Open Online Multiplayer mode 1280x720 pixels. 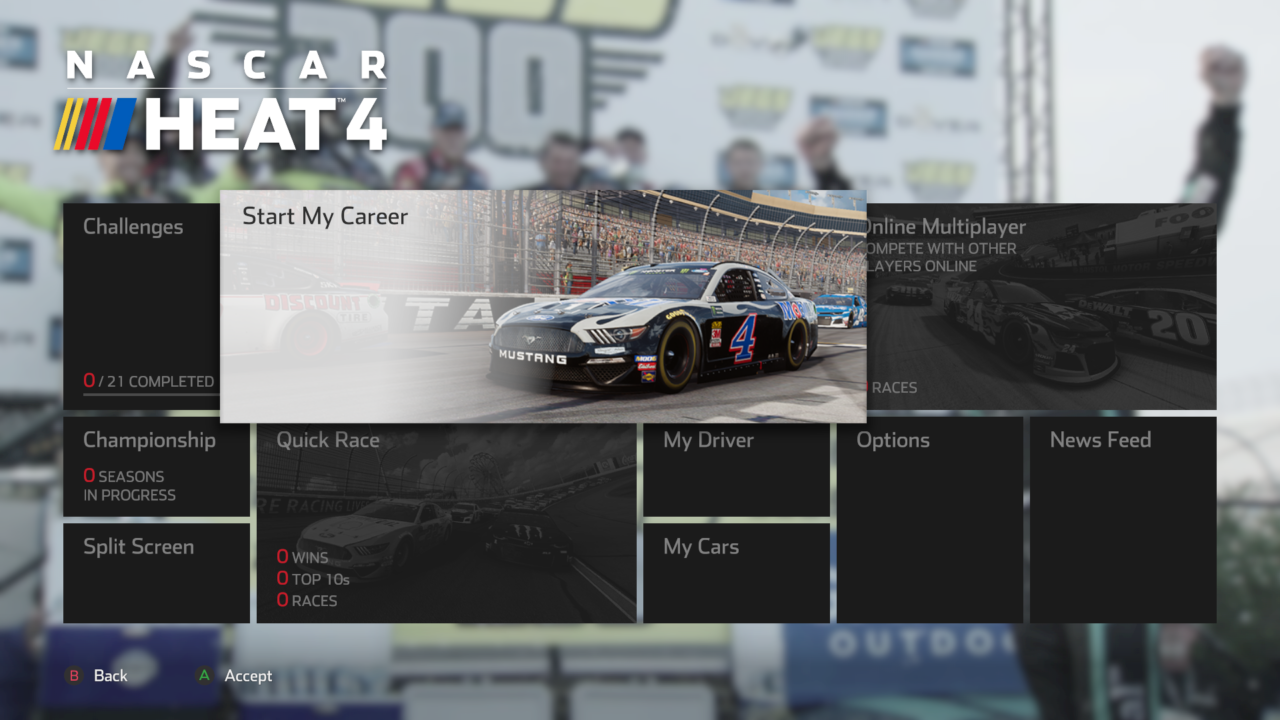(x=1041, y=306)
